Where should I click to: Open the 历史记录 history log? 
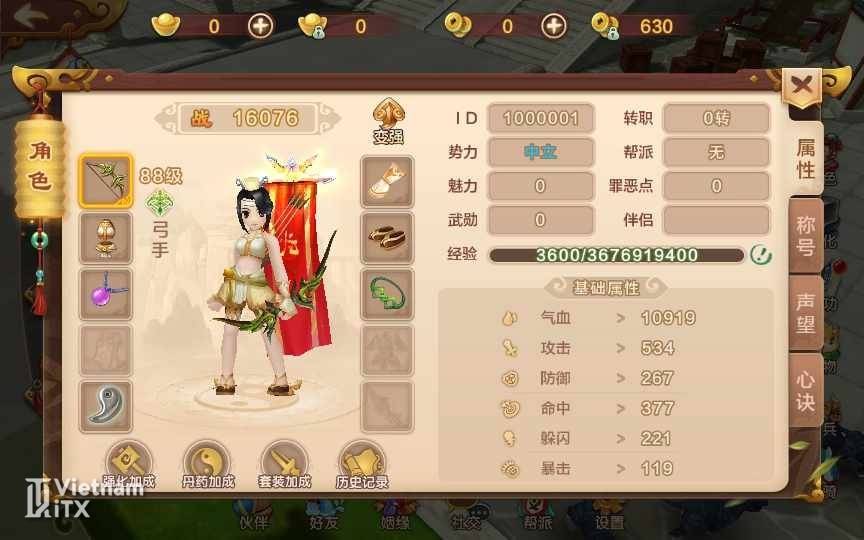362,465
